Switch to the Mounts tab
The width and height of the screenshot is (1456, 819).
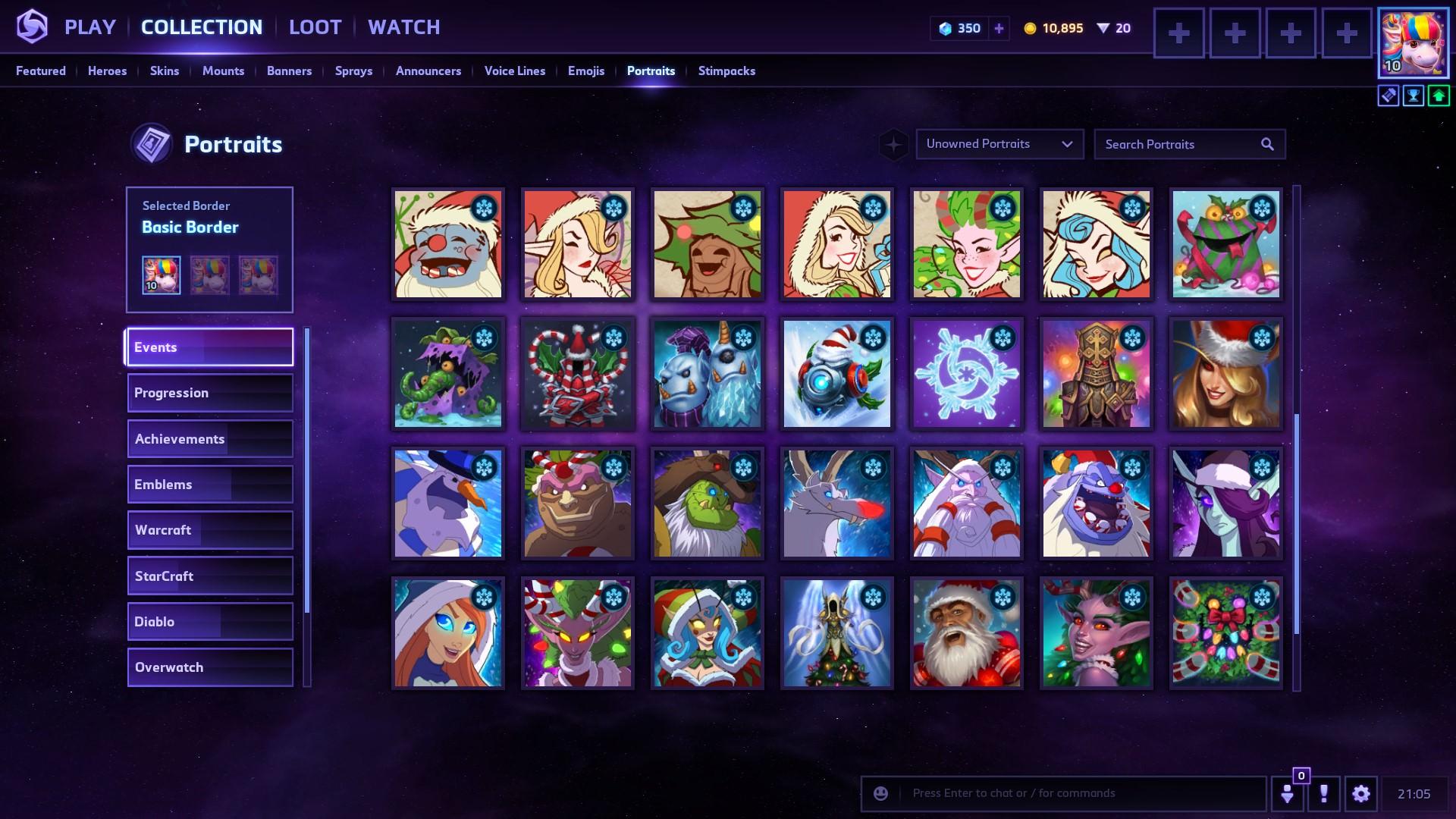coord(223,71)
